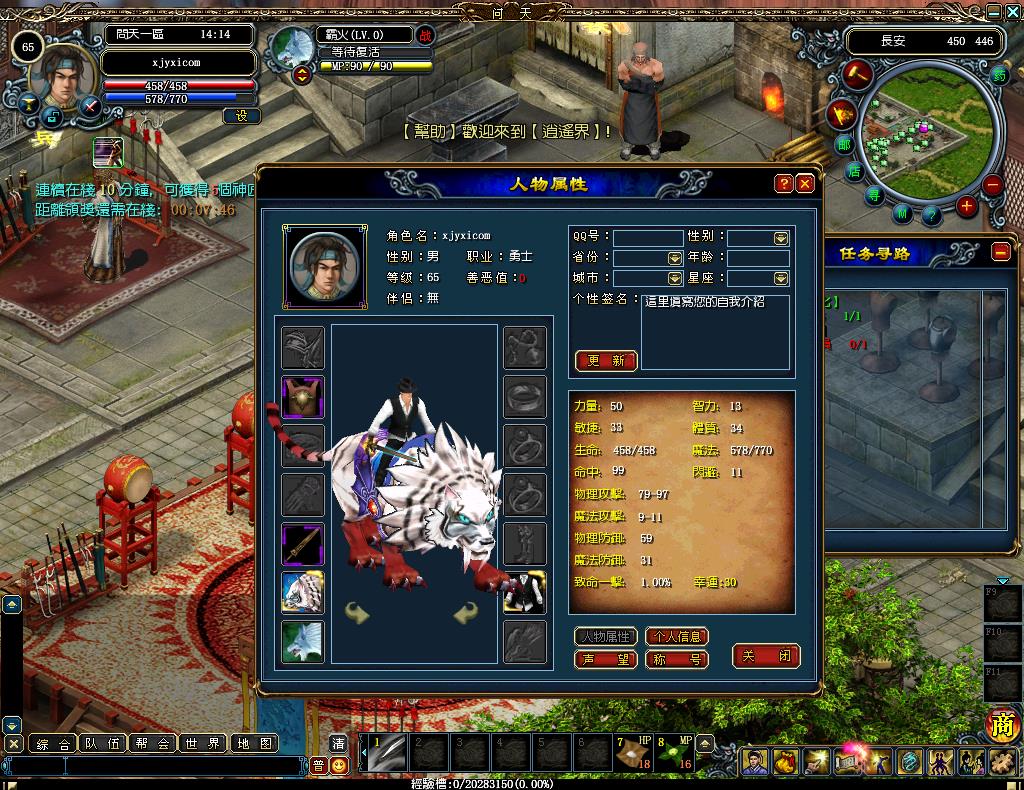Zoom out the minimap with the minus button

pos(992,185)
